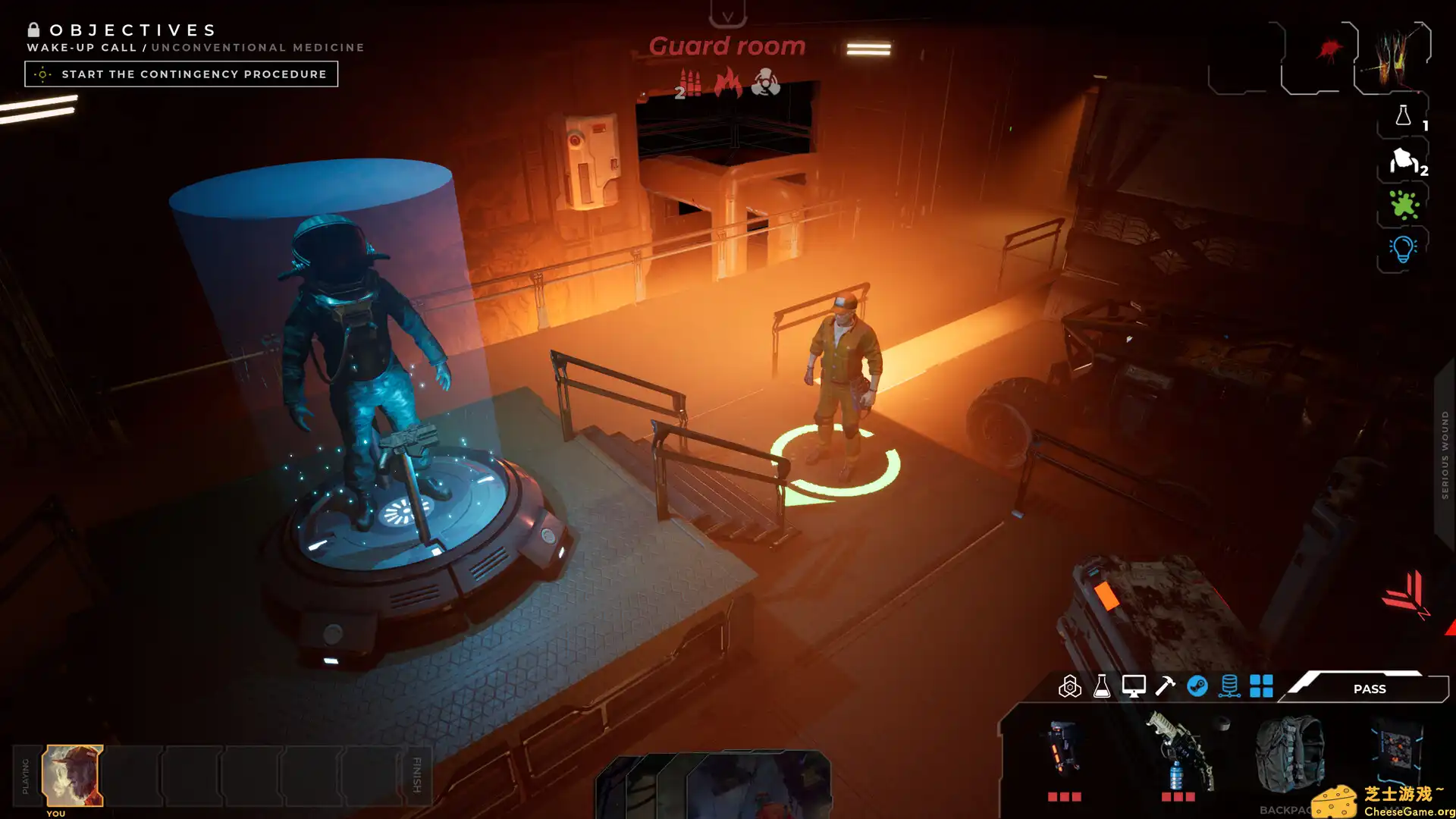Open the database network icon near PASS button
1456x819 pixels.
[1230, 688]
